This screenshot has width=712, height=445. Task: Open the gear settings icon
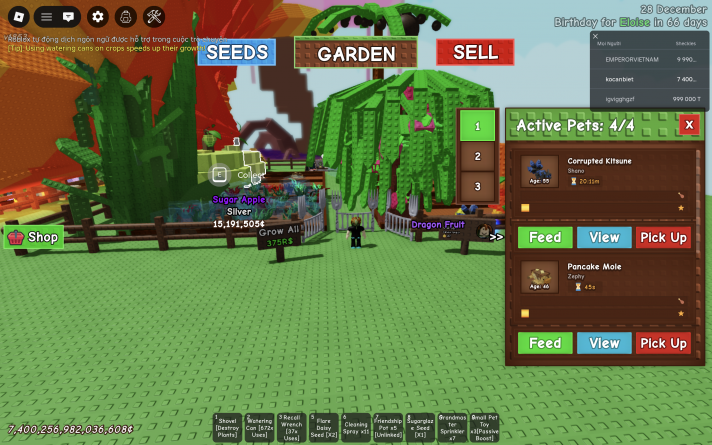[97, 16]
